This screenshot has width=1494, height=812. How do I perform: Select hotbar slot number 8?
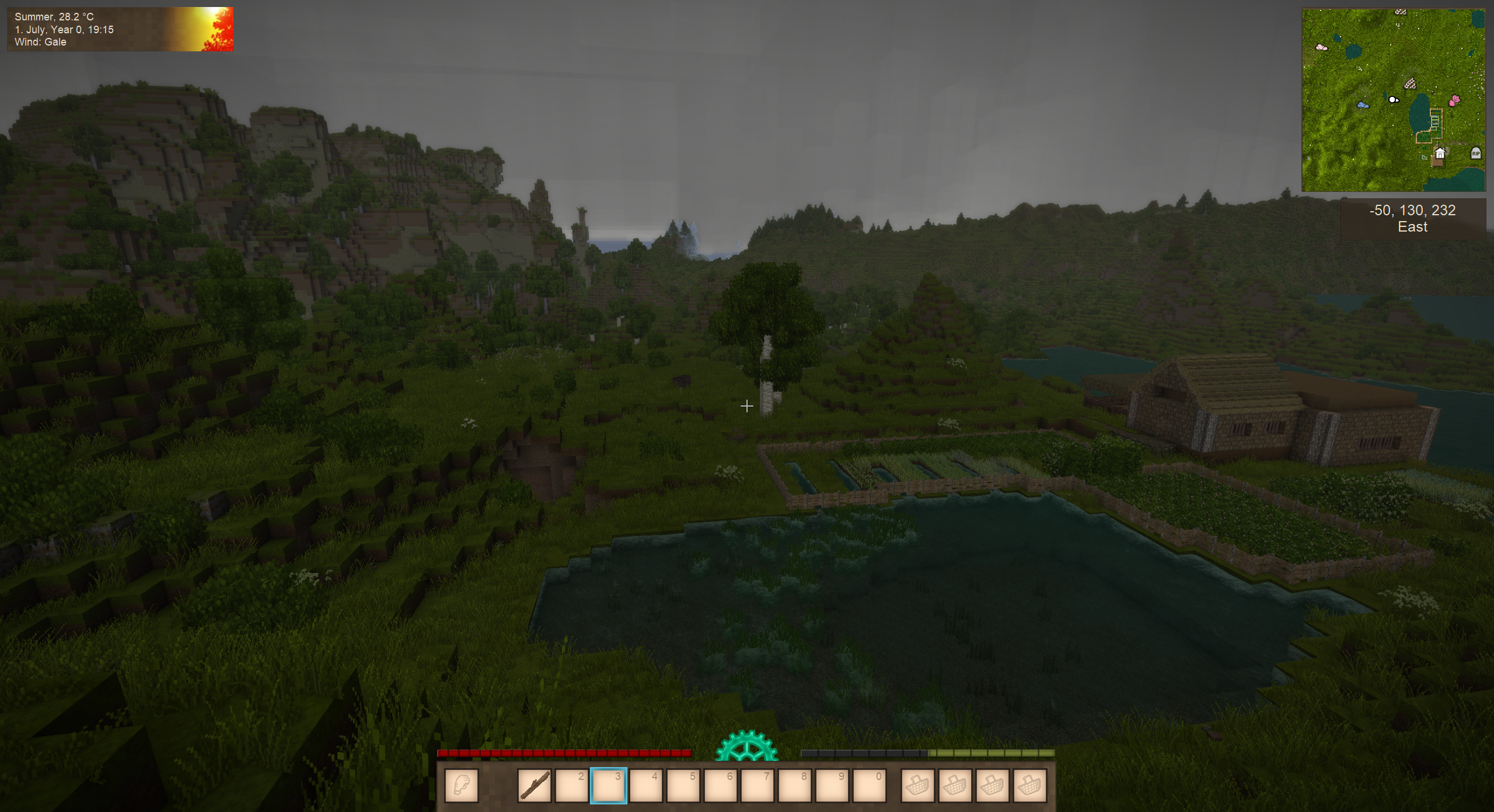click(x=794, y=785)
